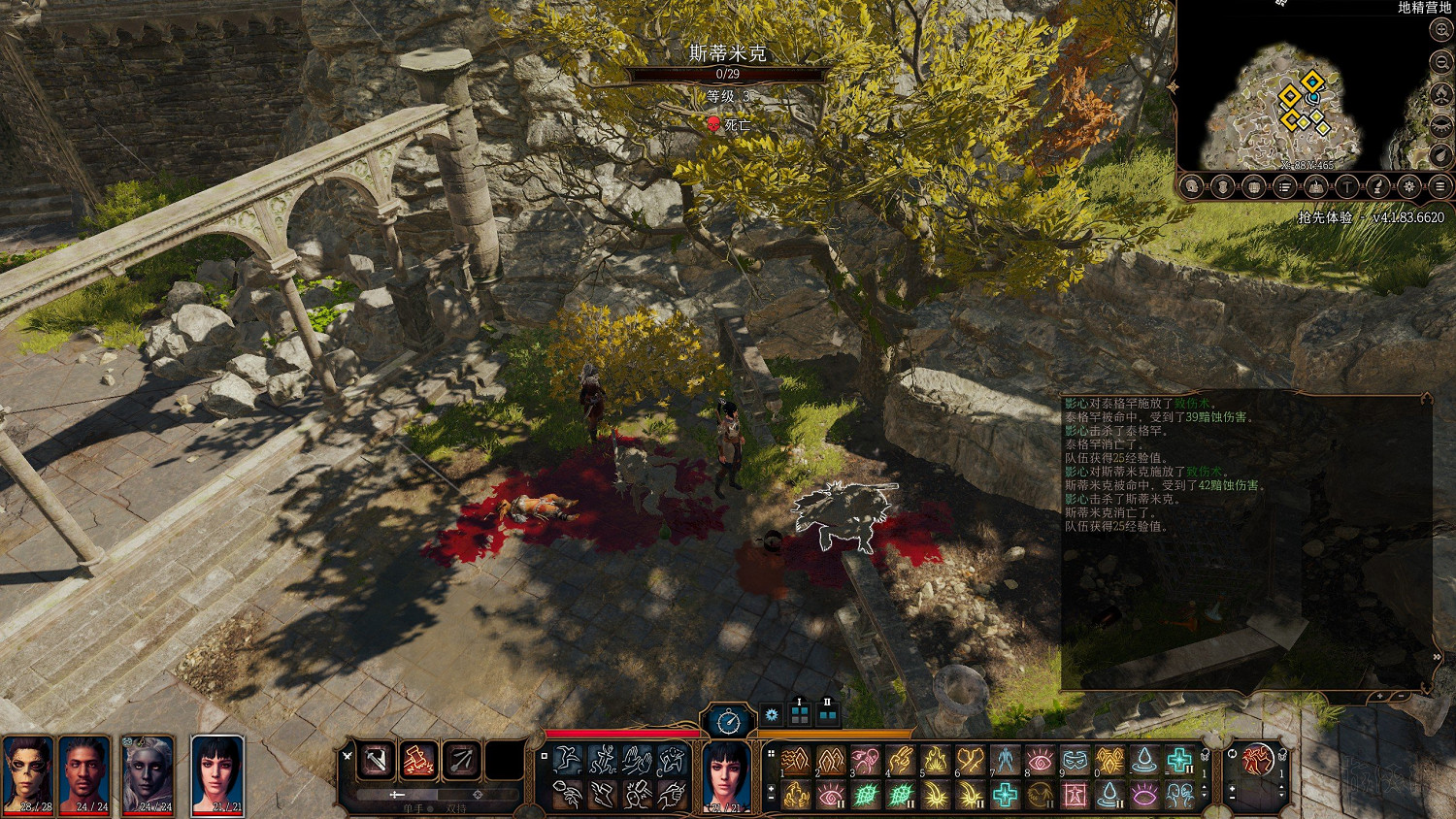Open the journal list icon
The height and width of the screenshot is (819, 1456).
coord(1284,186)
